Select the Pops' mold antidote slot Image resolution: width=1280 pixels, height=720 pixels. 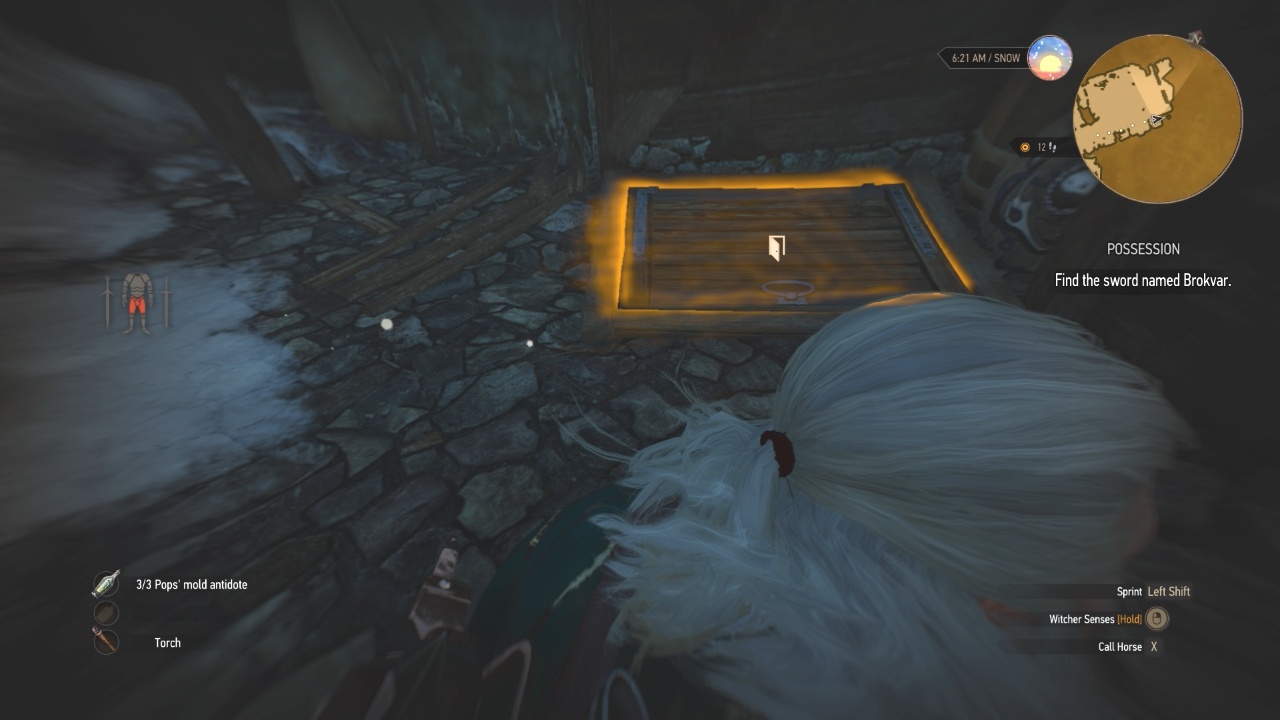click(106, 584)
